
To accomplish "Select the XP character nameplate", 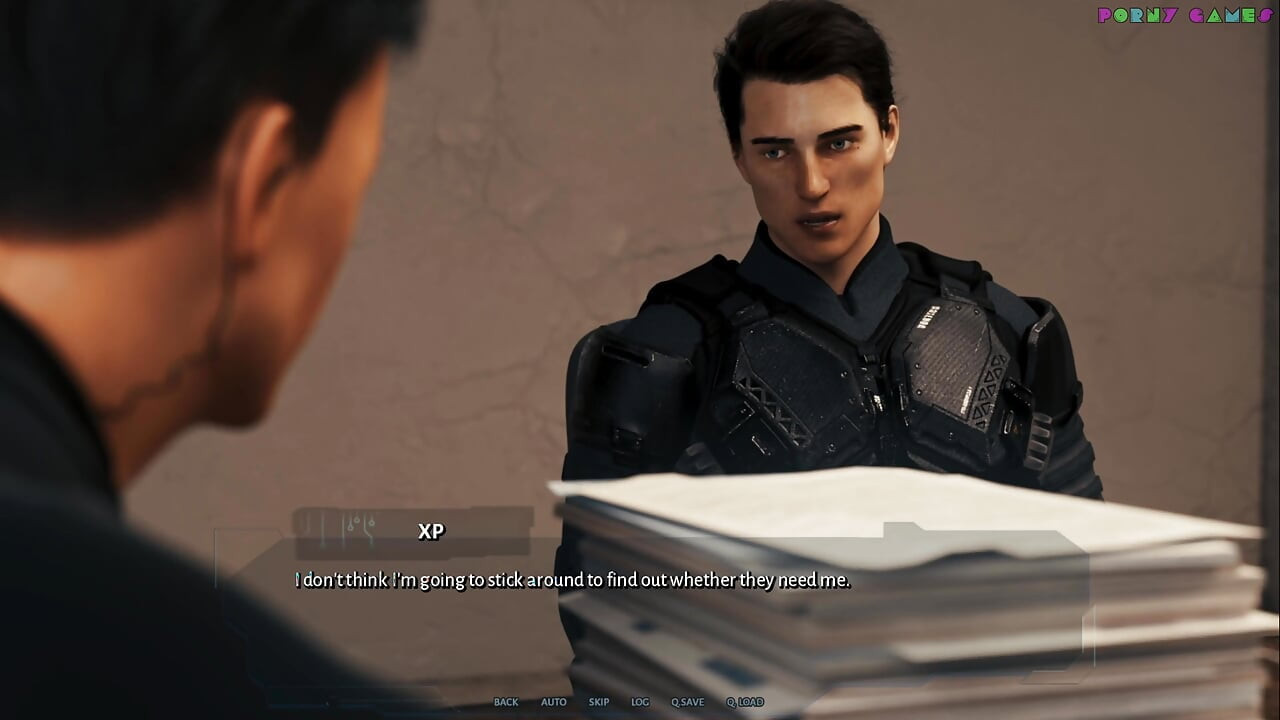I will point(432,531).
